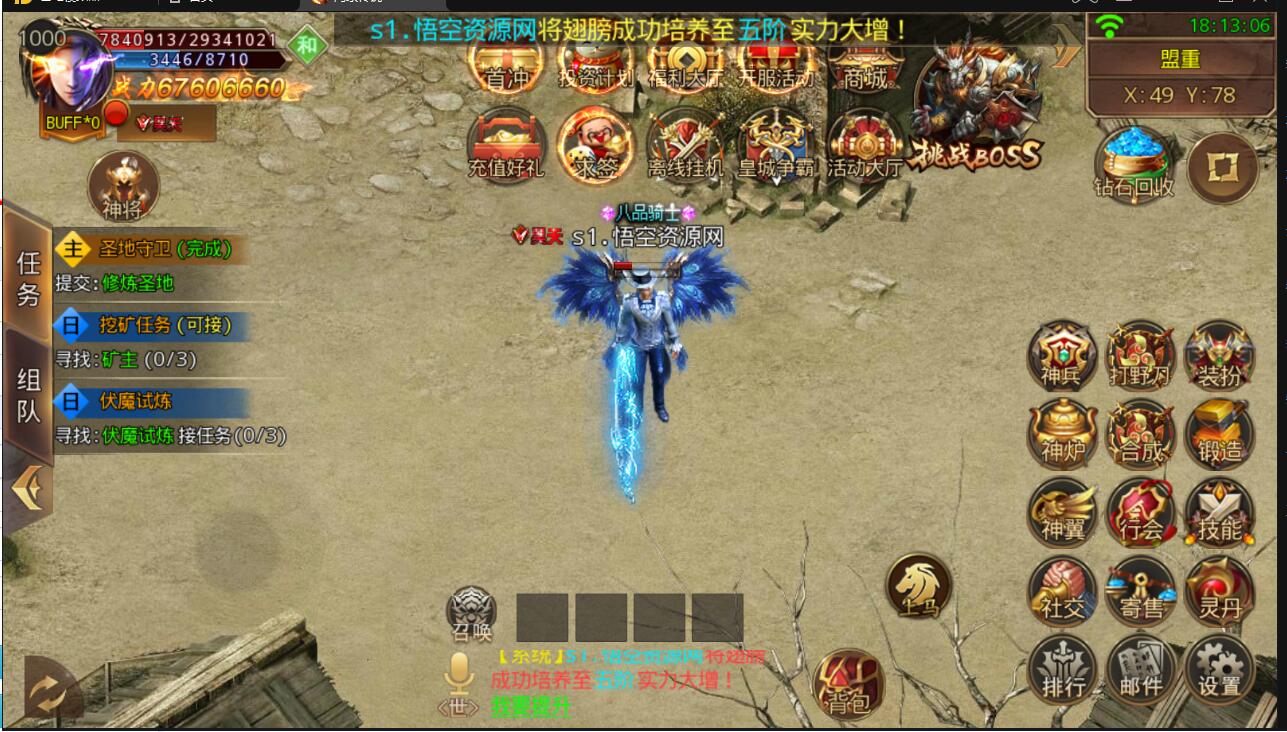Viewport: 1287px width, 732px height.
Task: Open the 神翼 wings panel
Action: [x=1064, y=513]
